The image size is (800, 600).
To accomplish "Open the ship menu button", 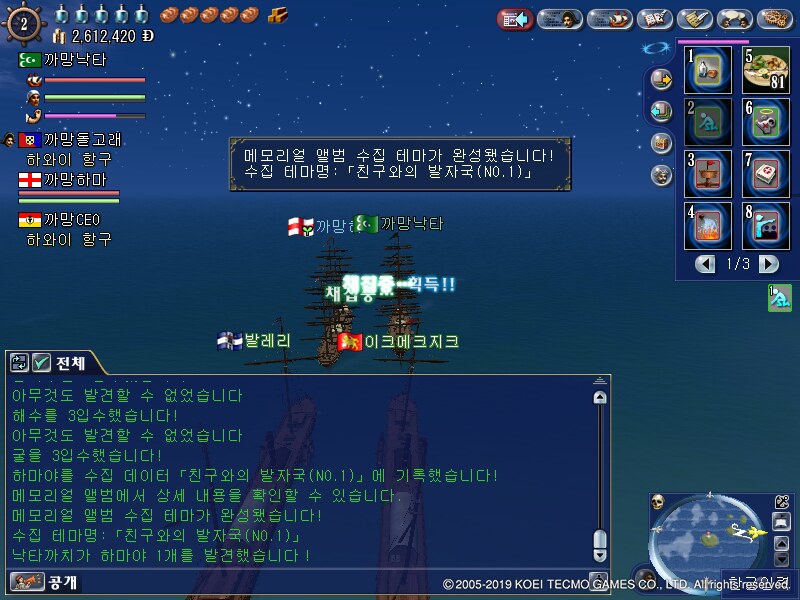I will [609, 19].
